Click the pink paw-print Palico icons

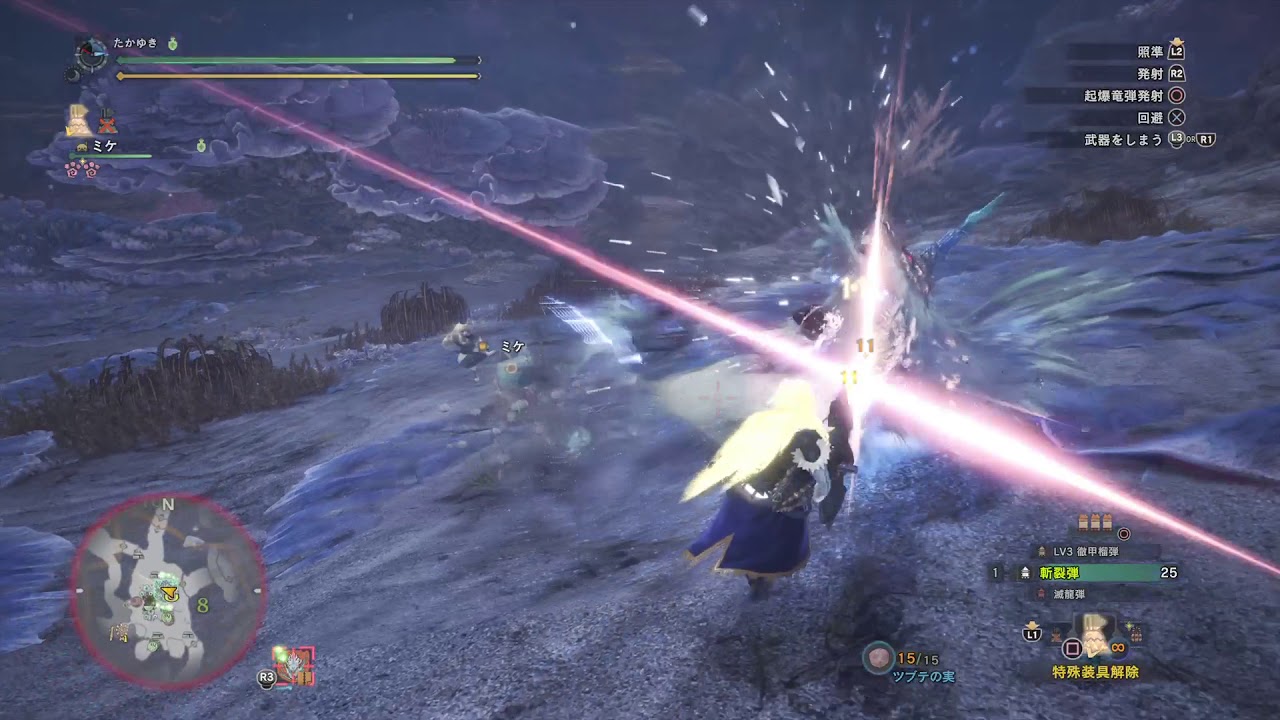[82, 168]
